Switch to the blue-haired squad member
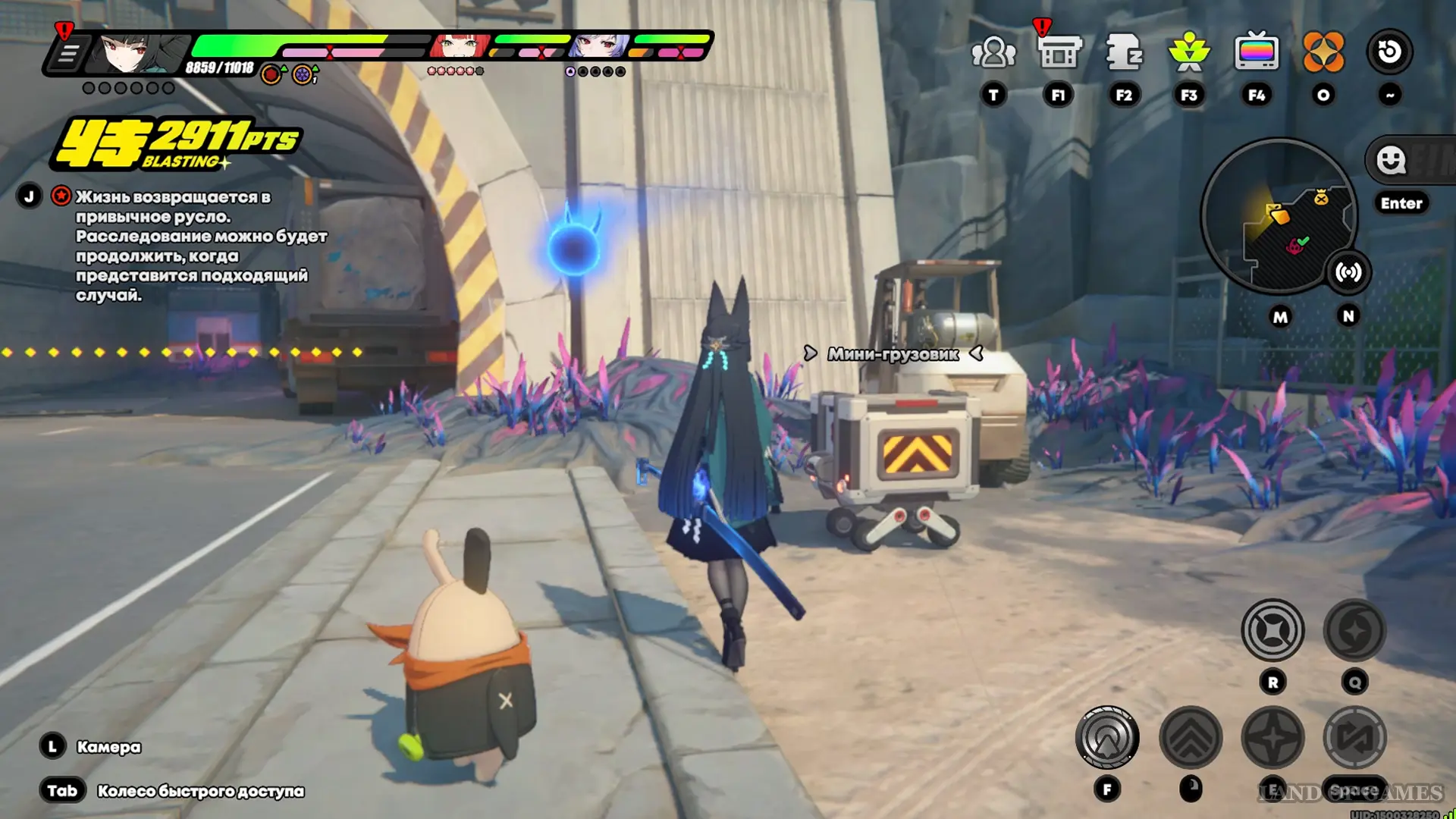The image size is (1456, 819). [x=599, y=47]
